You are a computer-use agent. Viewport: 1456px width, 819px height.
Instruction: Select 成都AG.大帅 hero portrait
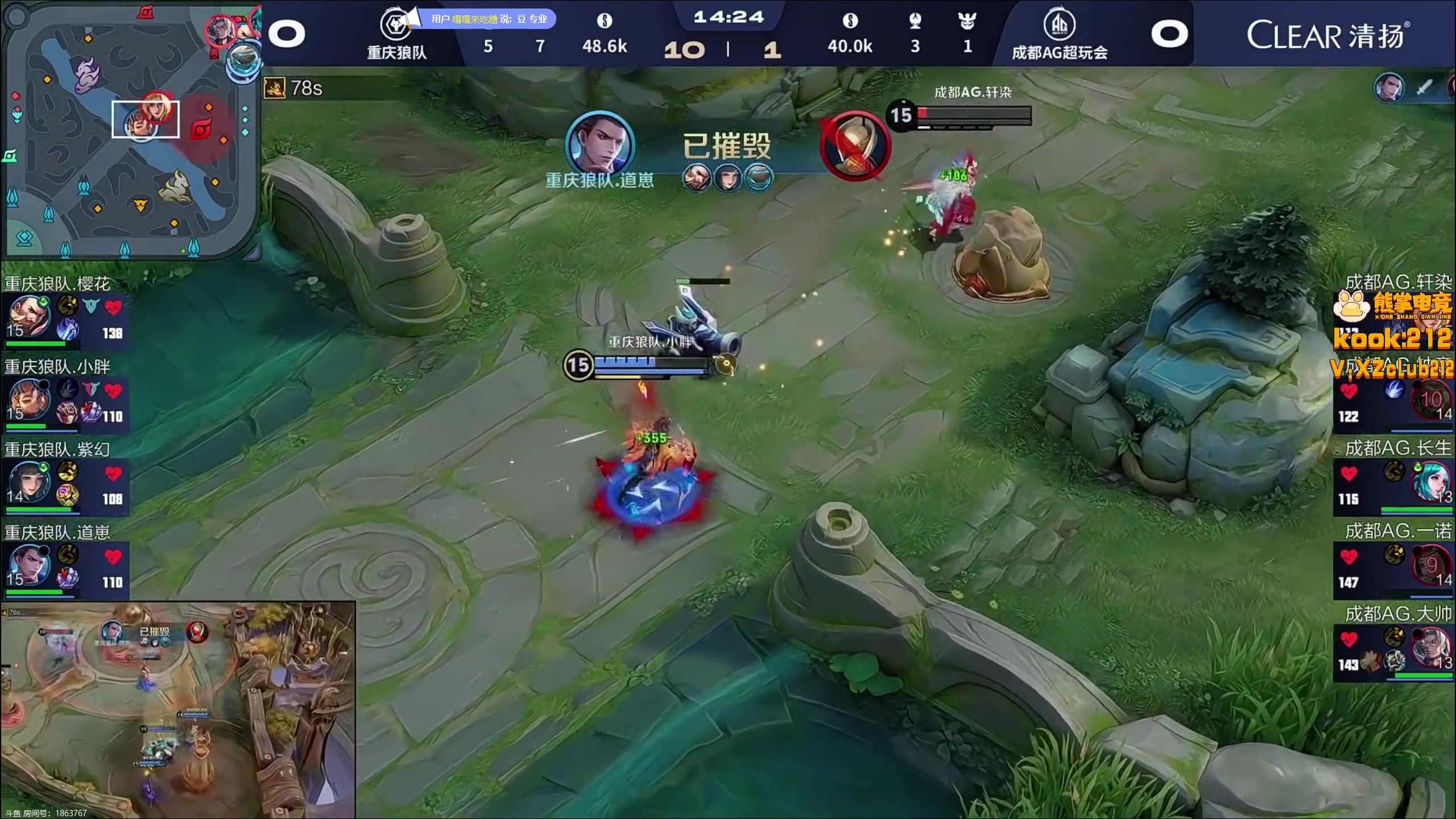pos(1431,647)
